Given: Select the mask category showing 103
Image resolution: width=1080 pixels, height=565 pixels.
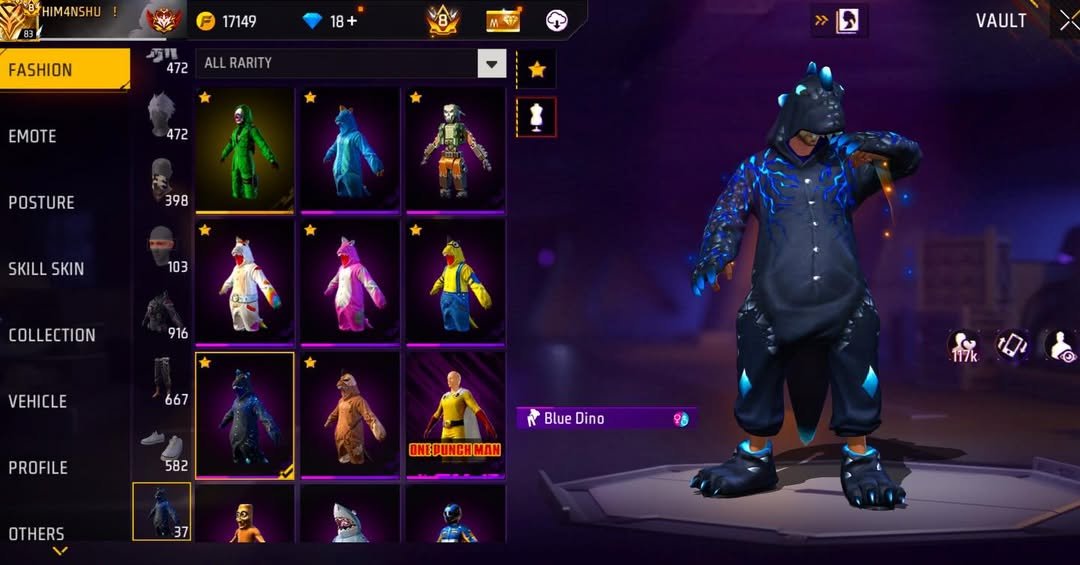Looking at the screenshot, I should pos(162,248).
